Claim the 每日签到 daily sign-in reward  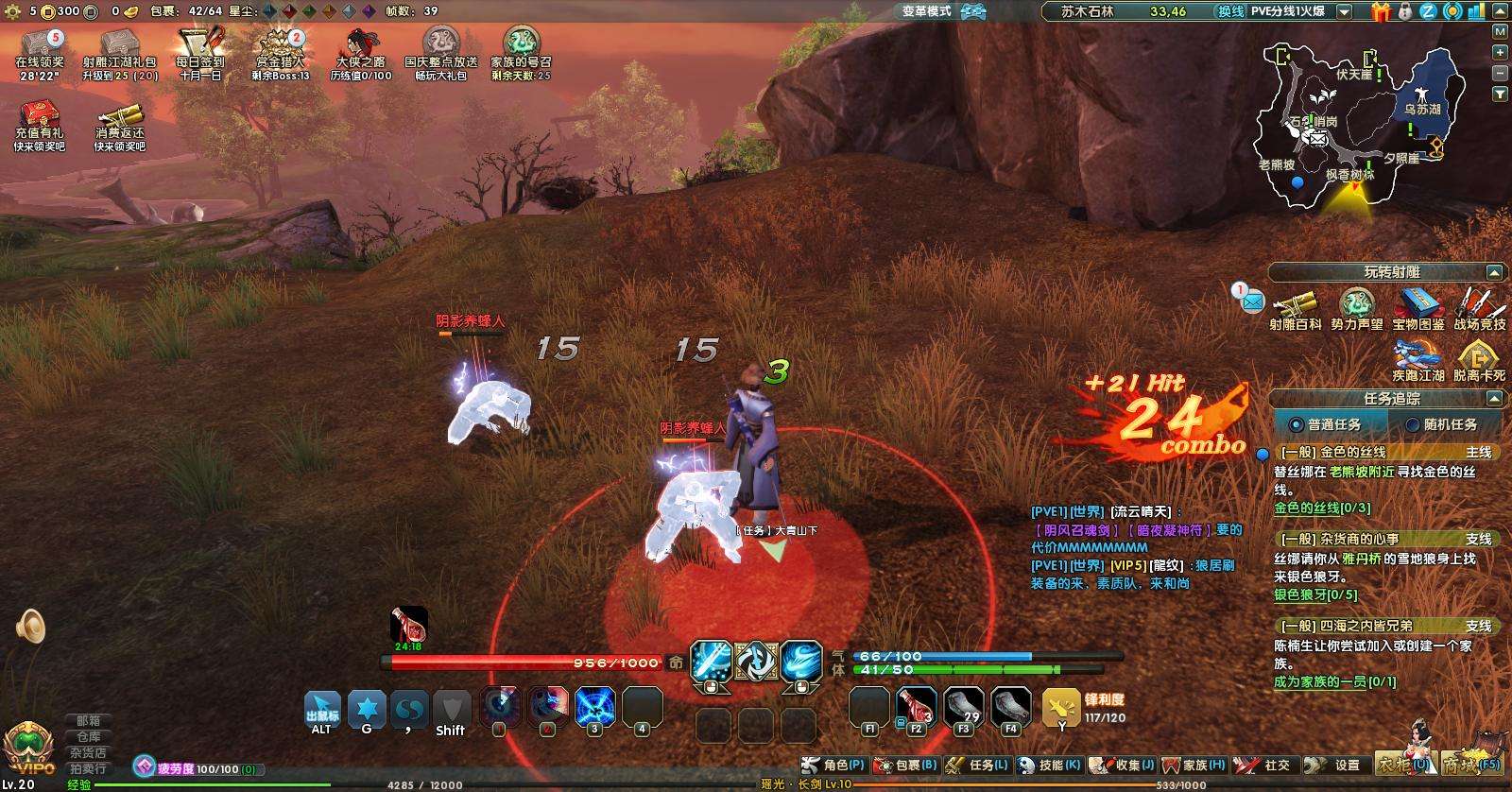[199, 53]
